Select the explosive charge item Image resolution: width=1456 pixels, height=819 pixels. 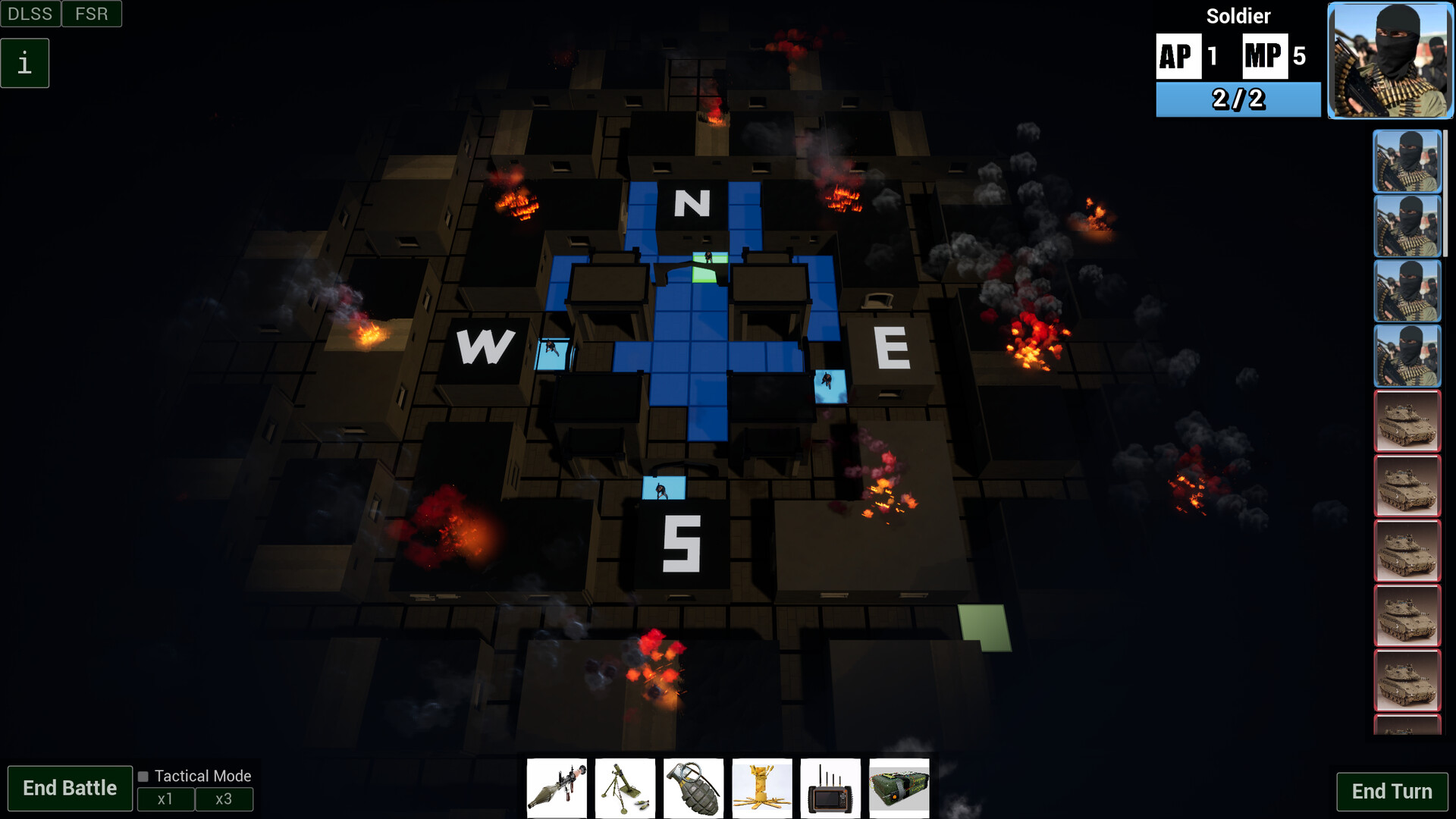901,788
